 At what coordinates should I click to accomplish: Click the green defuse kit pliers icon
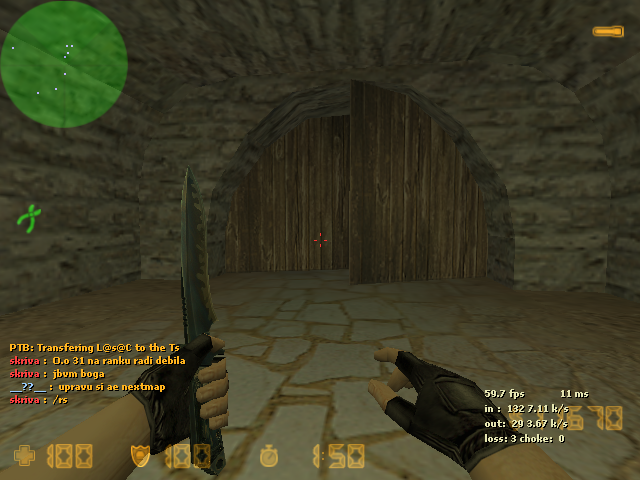(x=30, y=217)
